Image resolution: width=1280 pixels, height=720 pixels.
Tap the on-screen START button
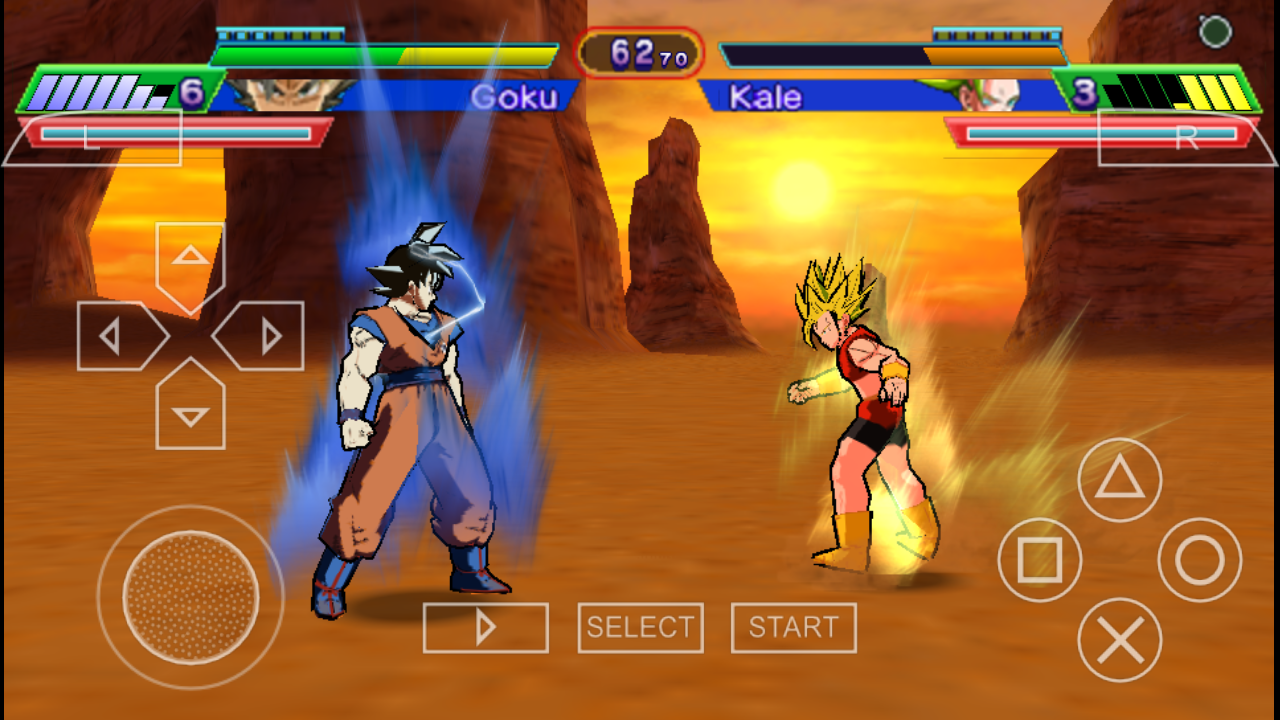tap(793, 627)
